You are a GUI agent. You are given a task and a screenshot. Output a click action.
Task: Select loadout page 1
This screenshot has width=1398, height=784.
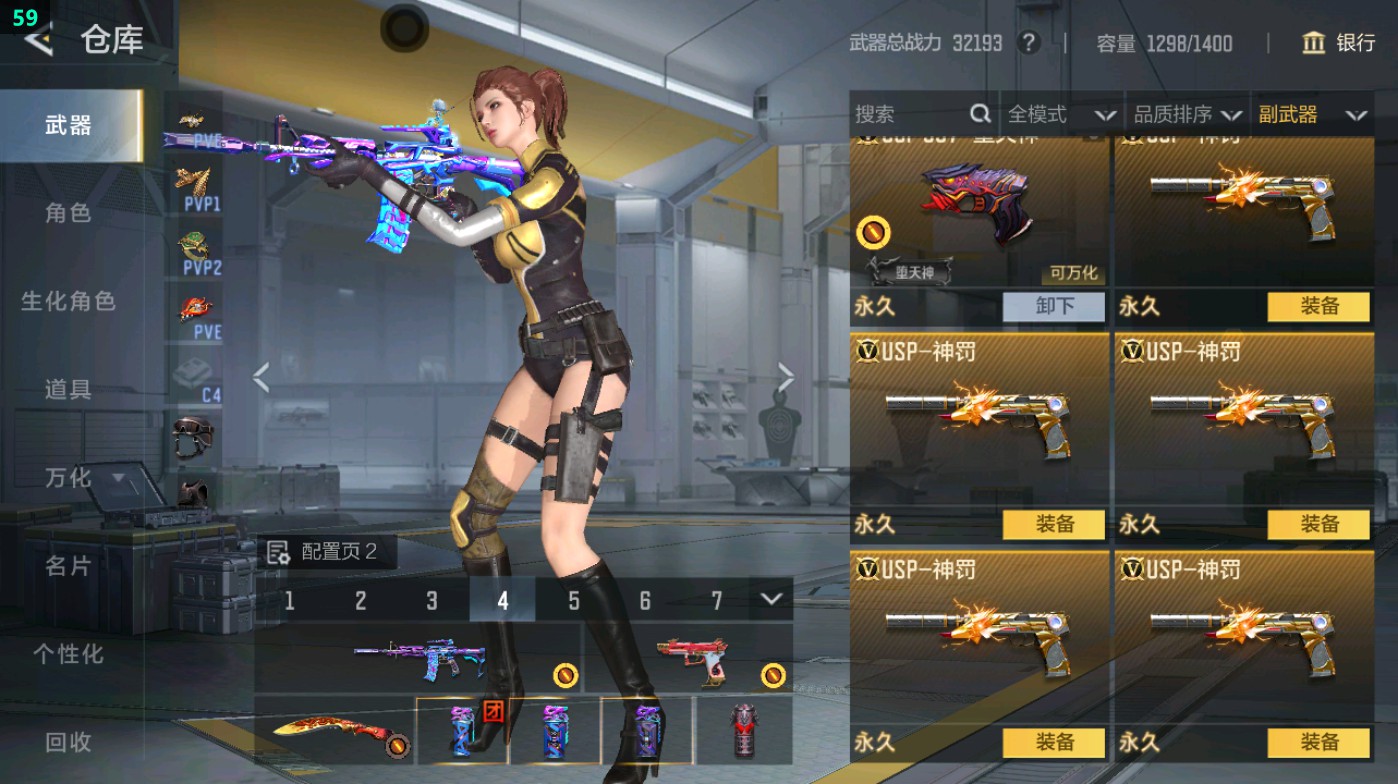[291, 601]
